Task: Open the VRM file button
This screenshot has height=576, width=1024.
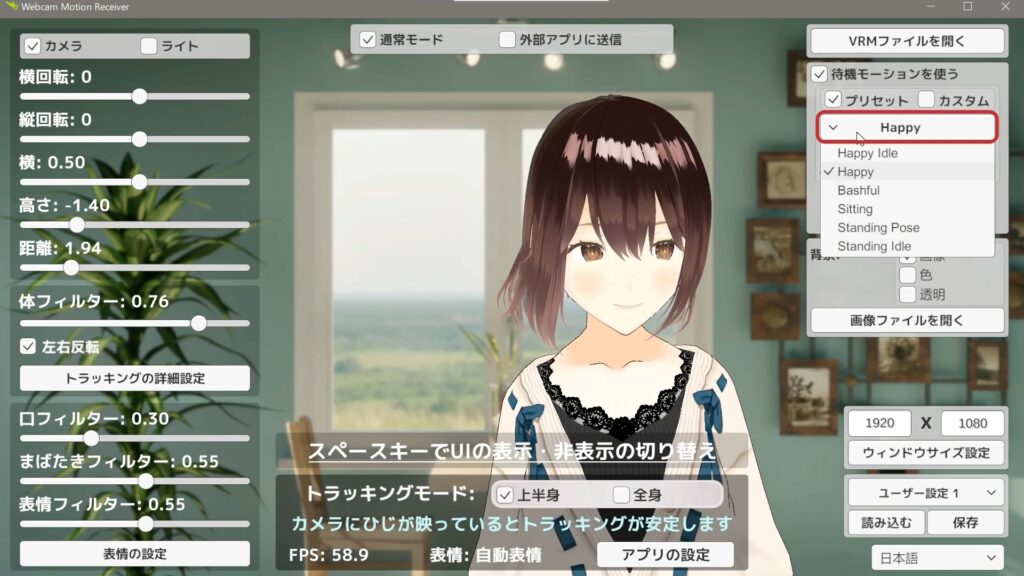Action: pos(906,41)
